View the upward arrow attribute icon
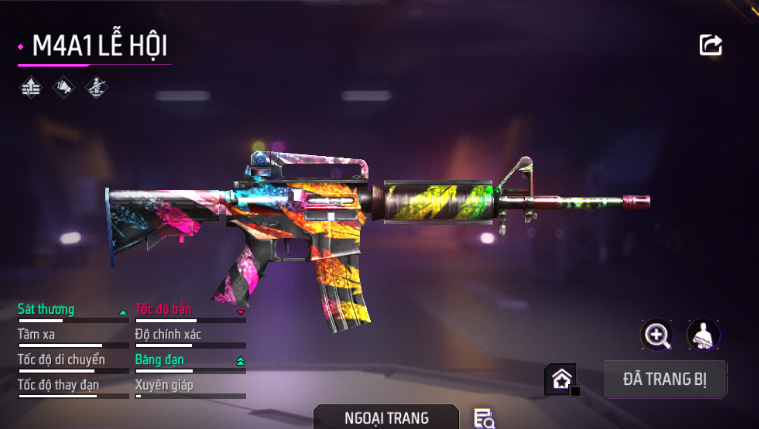 pyautogui.click(x=31, y=87)
